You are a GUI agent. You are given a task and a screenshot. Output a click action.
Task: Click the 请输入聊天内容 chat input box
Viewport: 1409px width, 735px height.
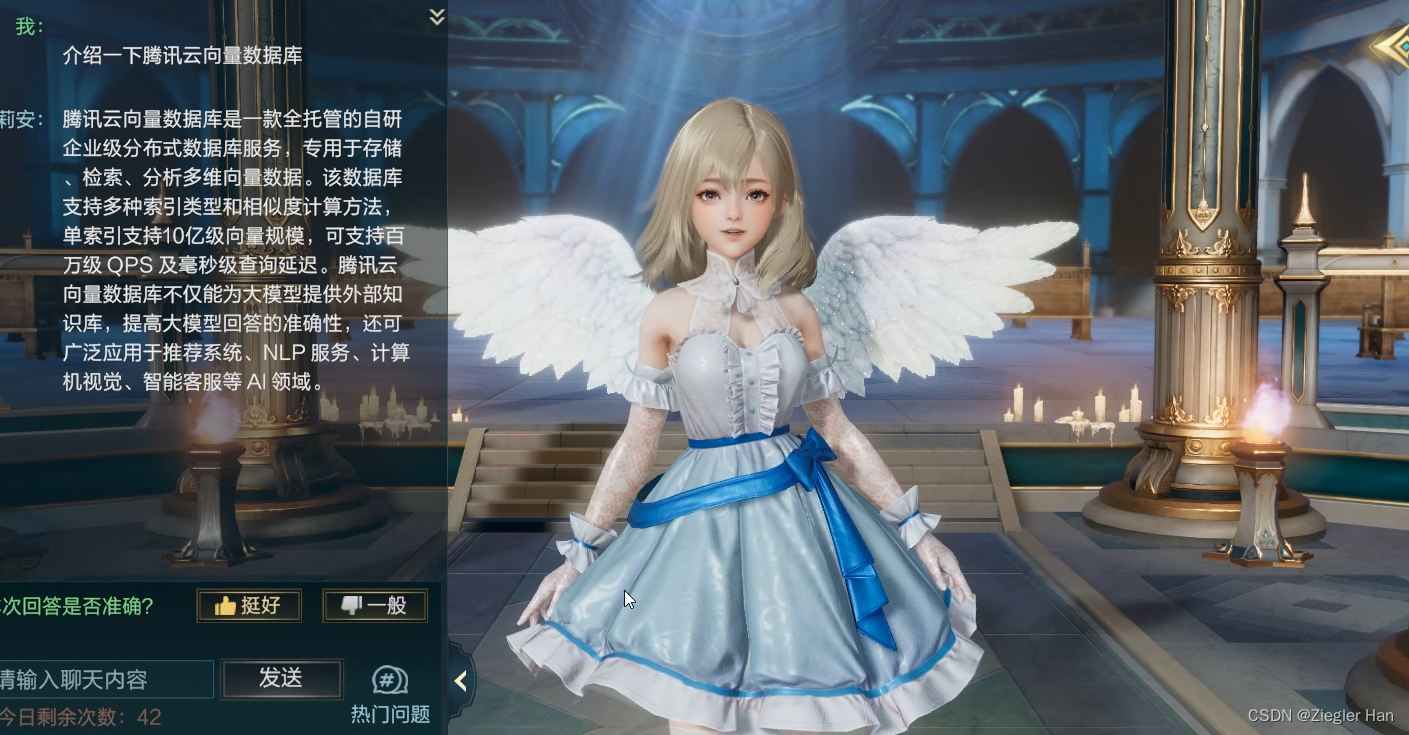105,678
